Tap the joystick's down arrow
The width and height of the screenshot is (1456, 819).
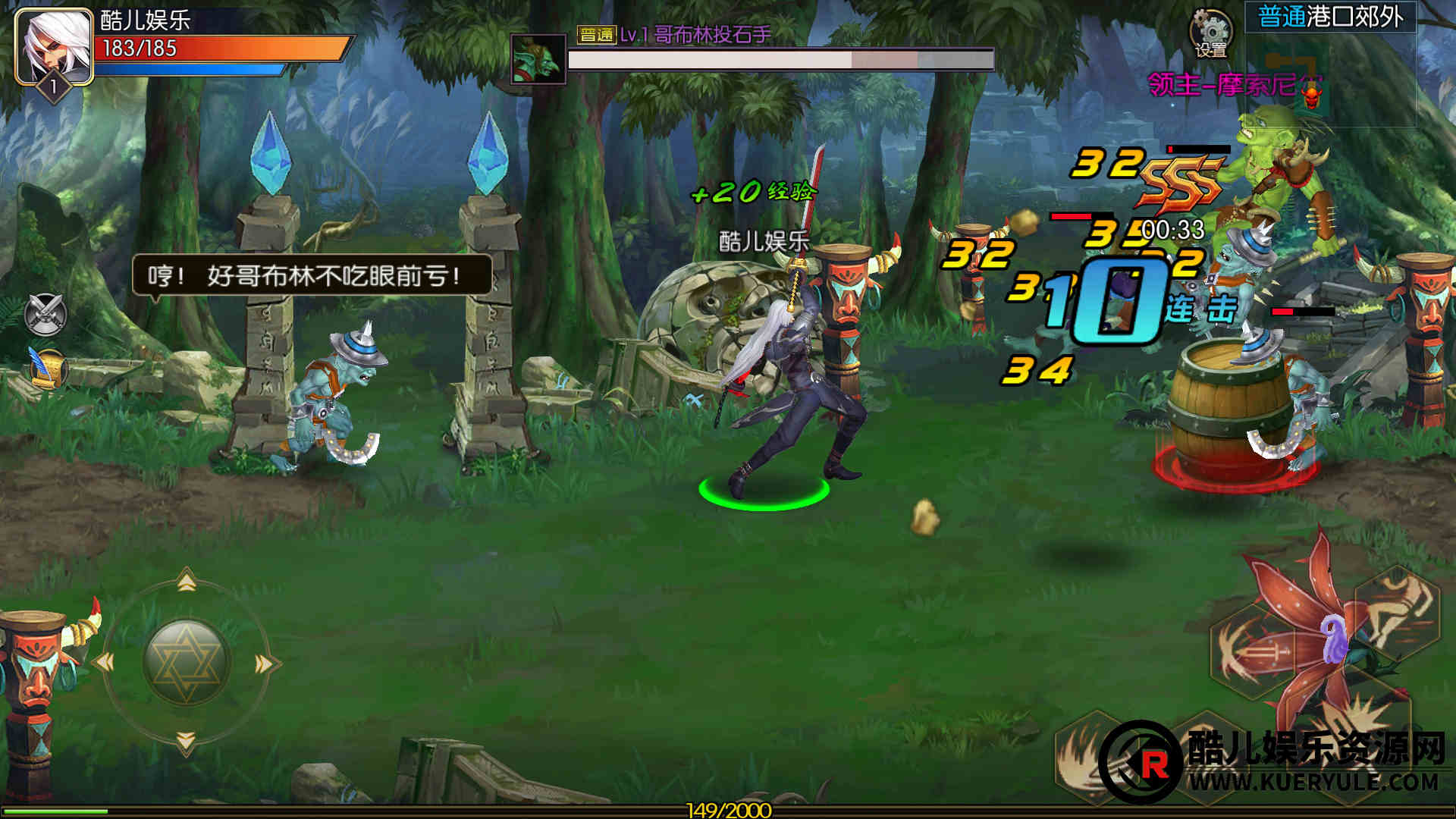tap(186, 741)
